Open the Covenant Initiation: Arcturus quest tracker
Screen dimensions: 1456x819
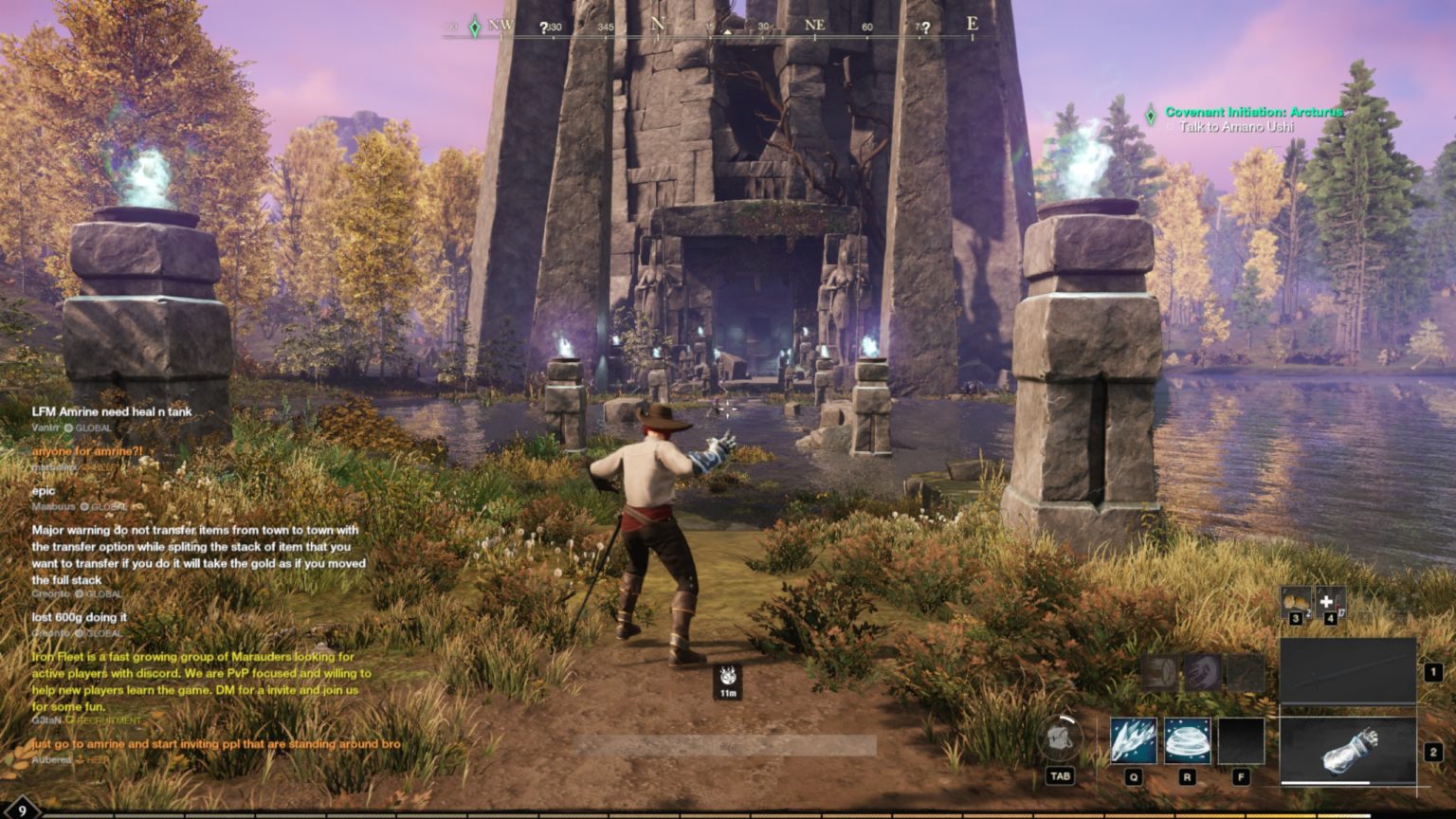click(1253, 112)
